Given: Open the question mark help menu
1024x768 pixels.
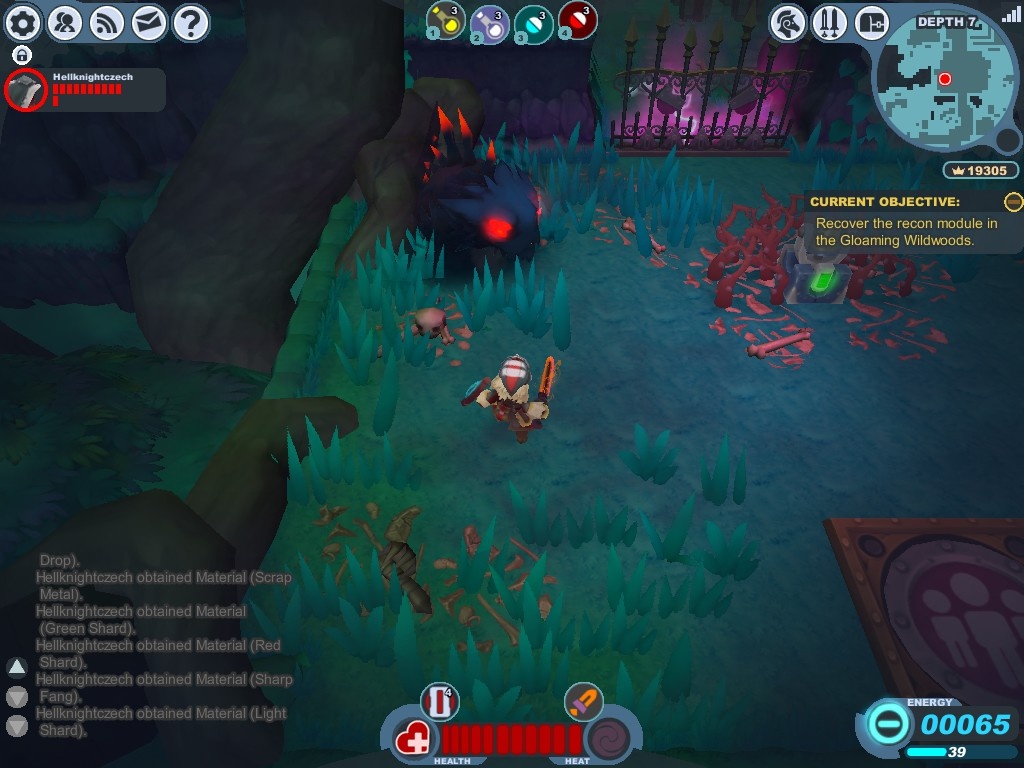Looking at the screenshot, I should point(190,22).
